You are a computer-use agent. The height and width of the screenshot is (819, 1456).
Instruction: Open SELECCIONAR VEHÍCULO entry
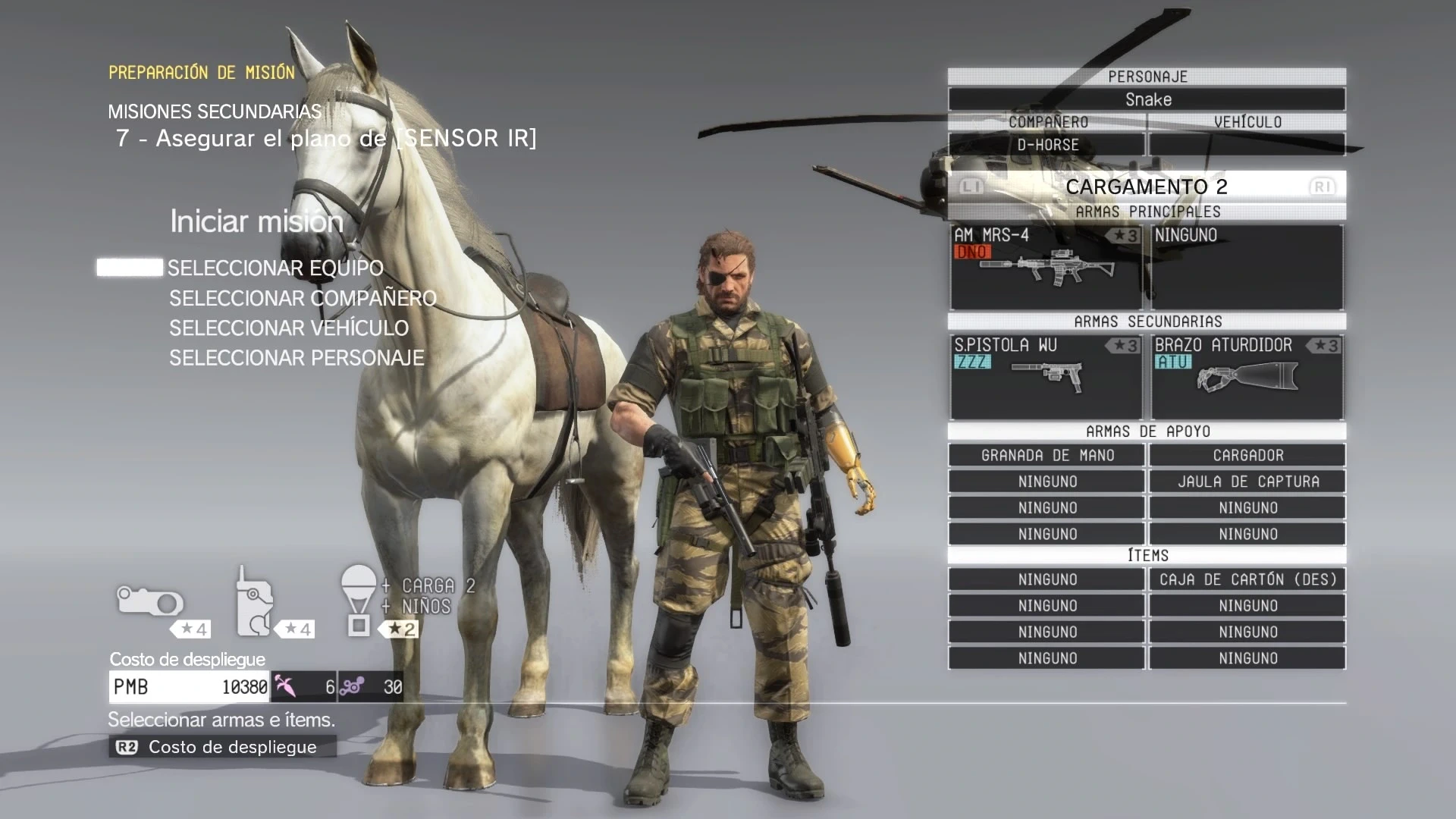point(289,328)
